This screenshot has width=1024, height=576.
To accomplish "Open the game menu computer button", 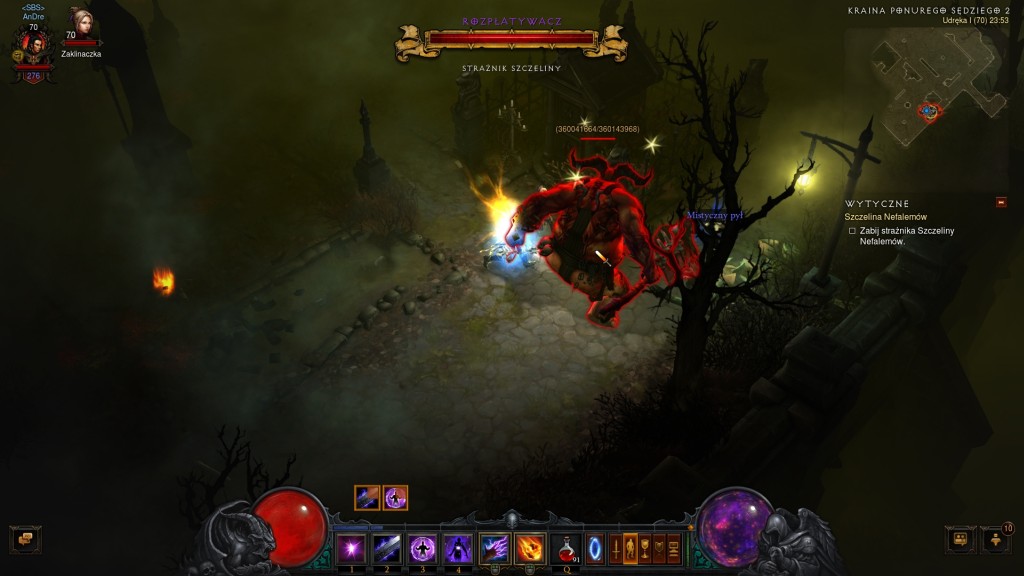I will point(675,548).
